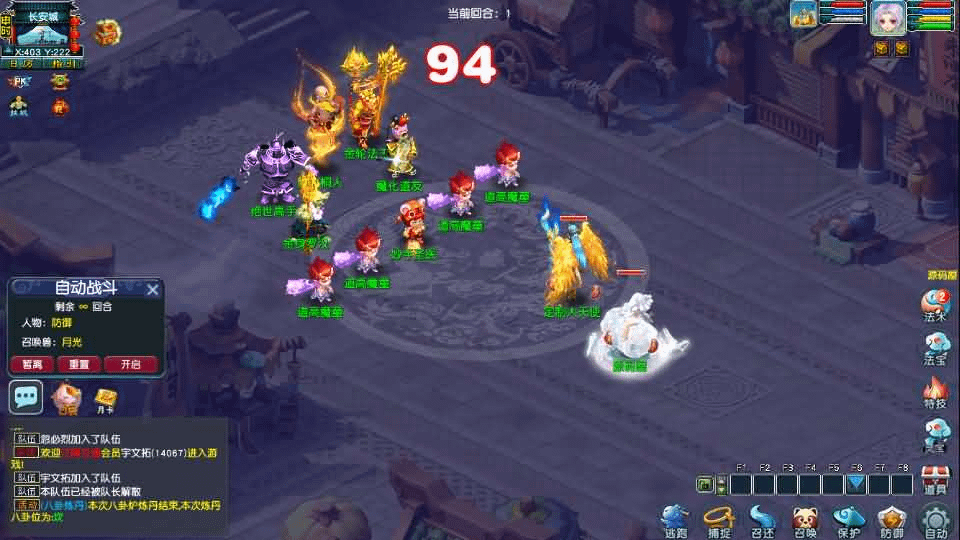The width and height of the screenshot is (960, 540).
Task: Start auto-battle with the 开启 button
Action: pos(130,364)
